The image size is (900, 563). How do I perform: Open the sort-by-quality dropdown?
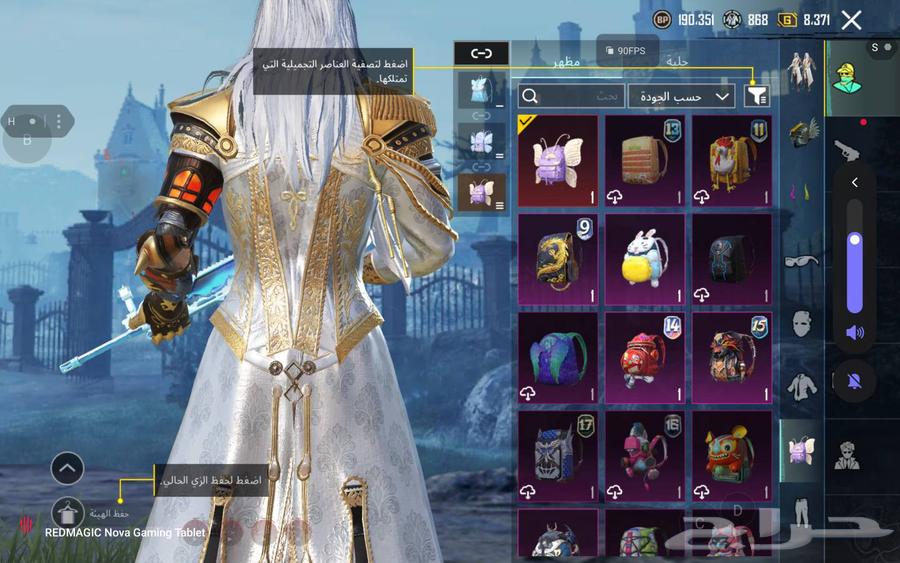click(x=681, y=96)
